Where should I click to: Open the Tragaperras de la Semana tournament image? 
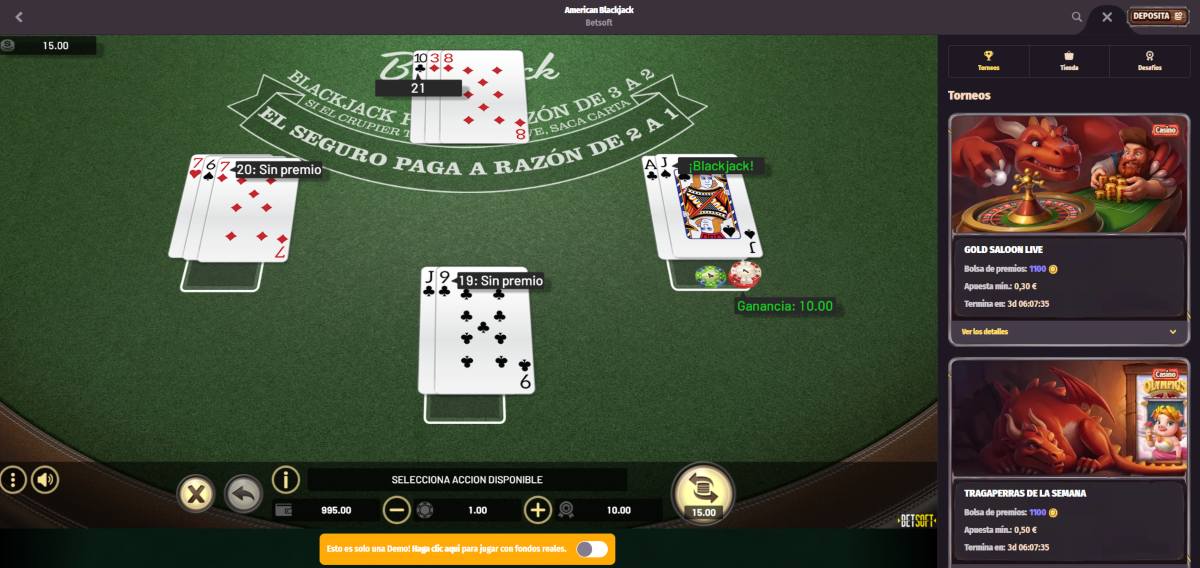(1068, 418)
